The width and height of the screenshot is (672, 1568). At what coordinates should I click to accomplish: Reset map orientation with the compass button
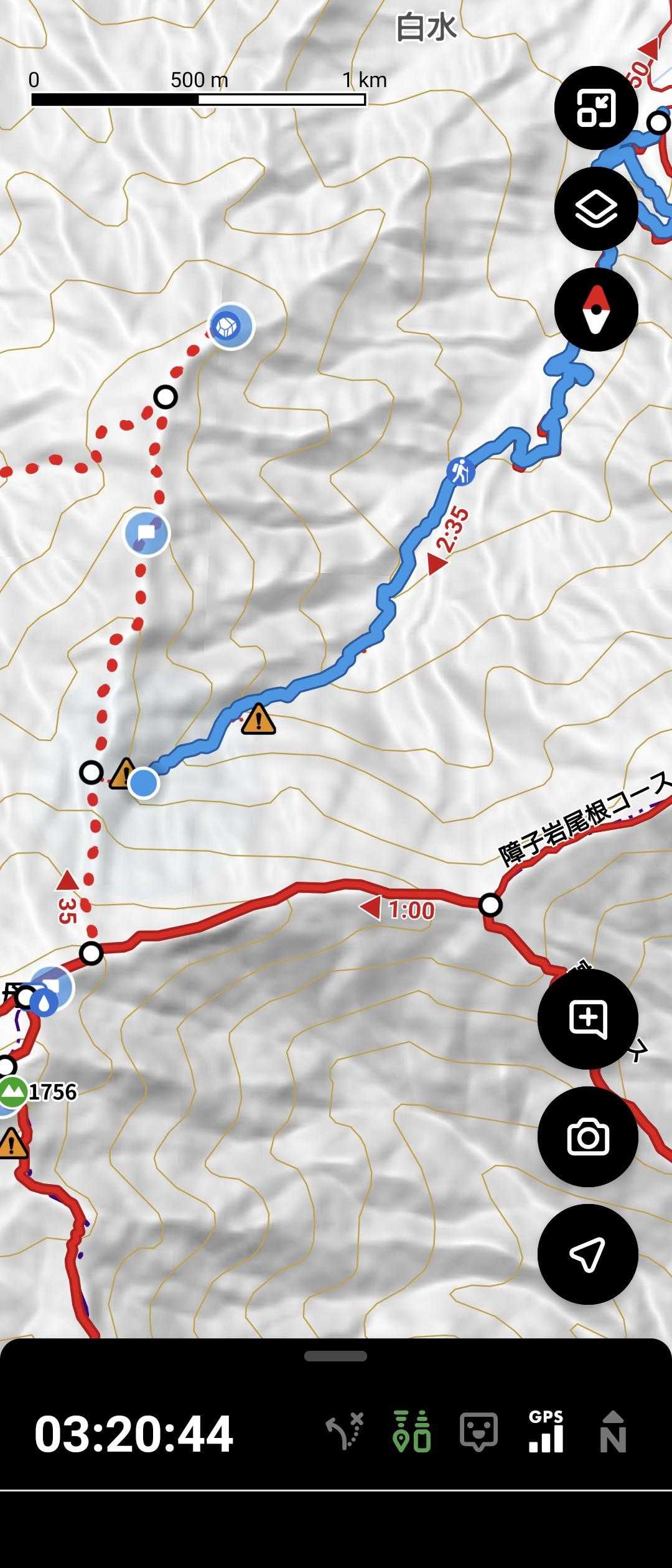click(x=595, y=309)
